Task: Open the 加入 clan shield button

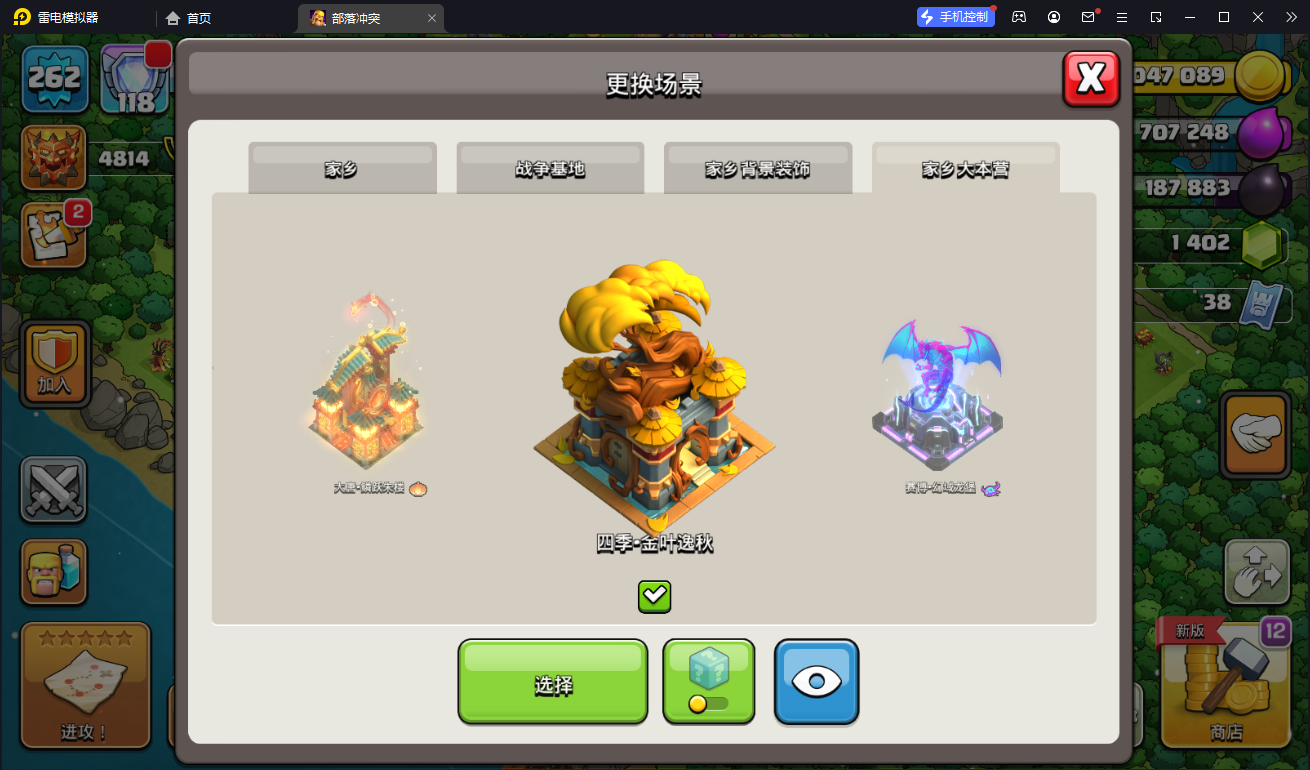Action: [x=55, y=364]
